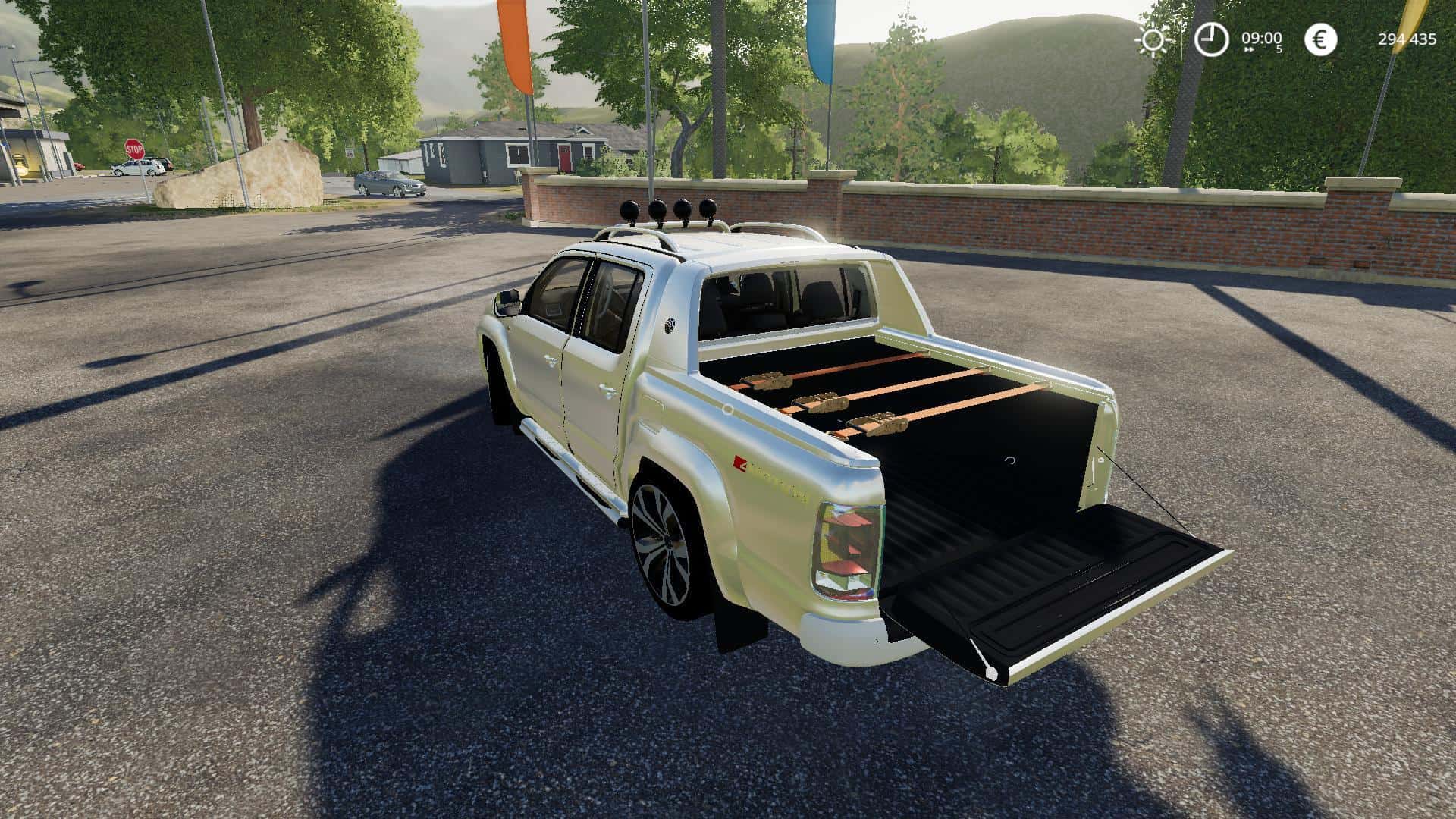Open the euro money icon
Image resolution: width=1456 pixels, height=819 pixels.
point(1320,39)
